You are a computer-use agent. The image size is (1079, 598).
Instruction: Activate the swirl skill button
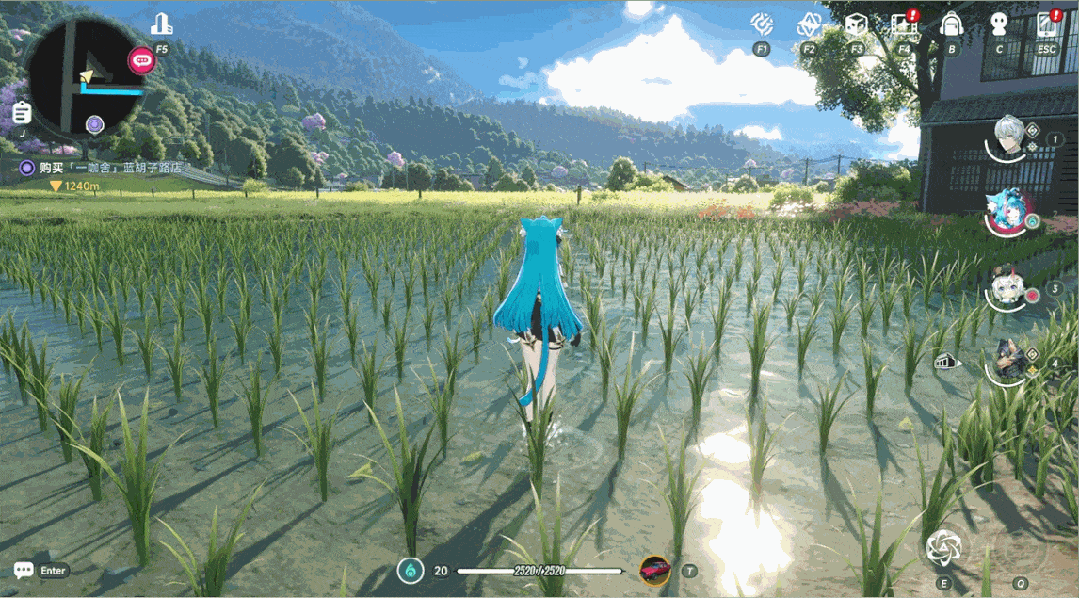[943, 547]
